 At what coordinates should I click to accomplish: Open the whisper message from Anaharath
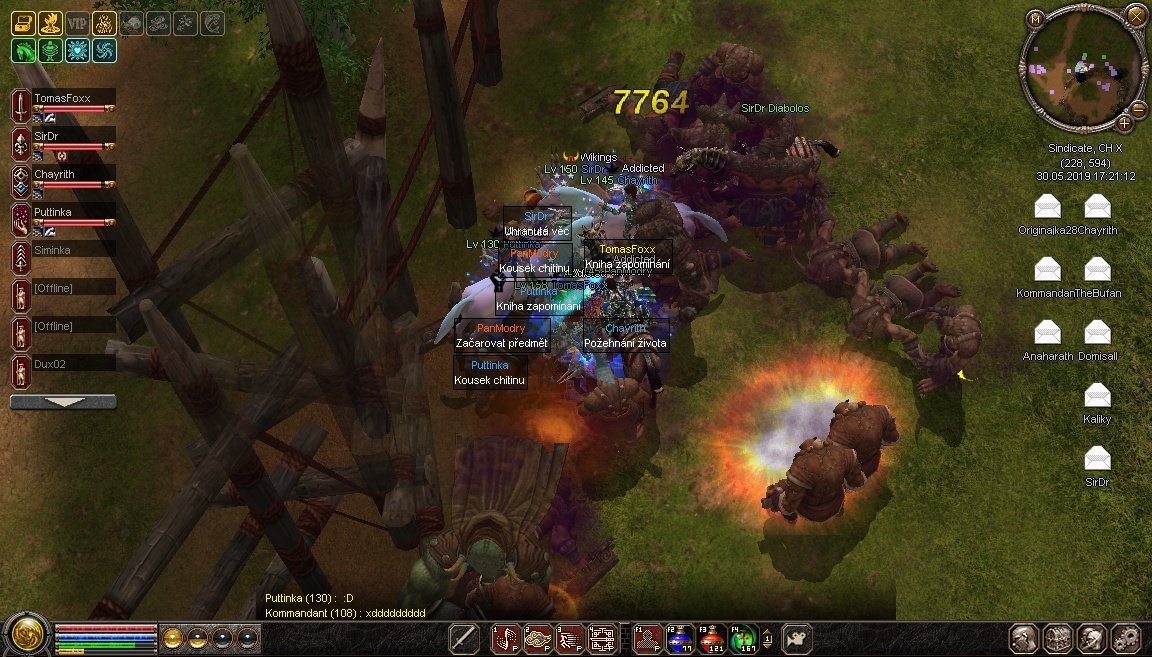(1047, 332)
